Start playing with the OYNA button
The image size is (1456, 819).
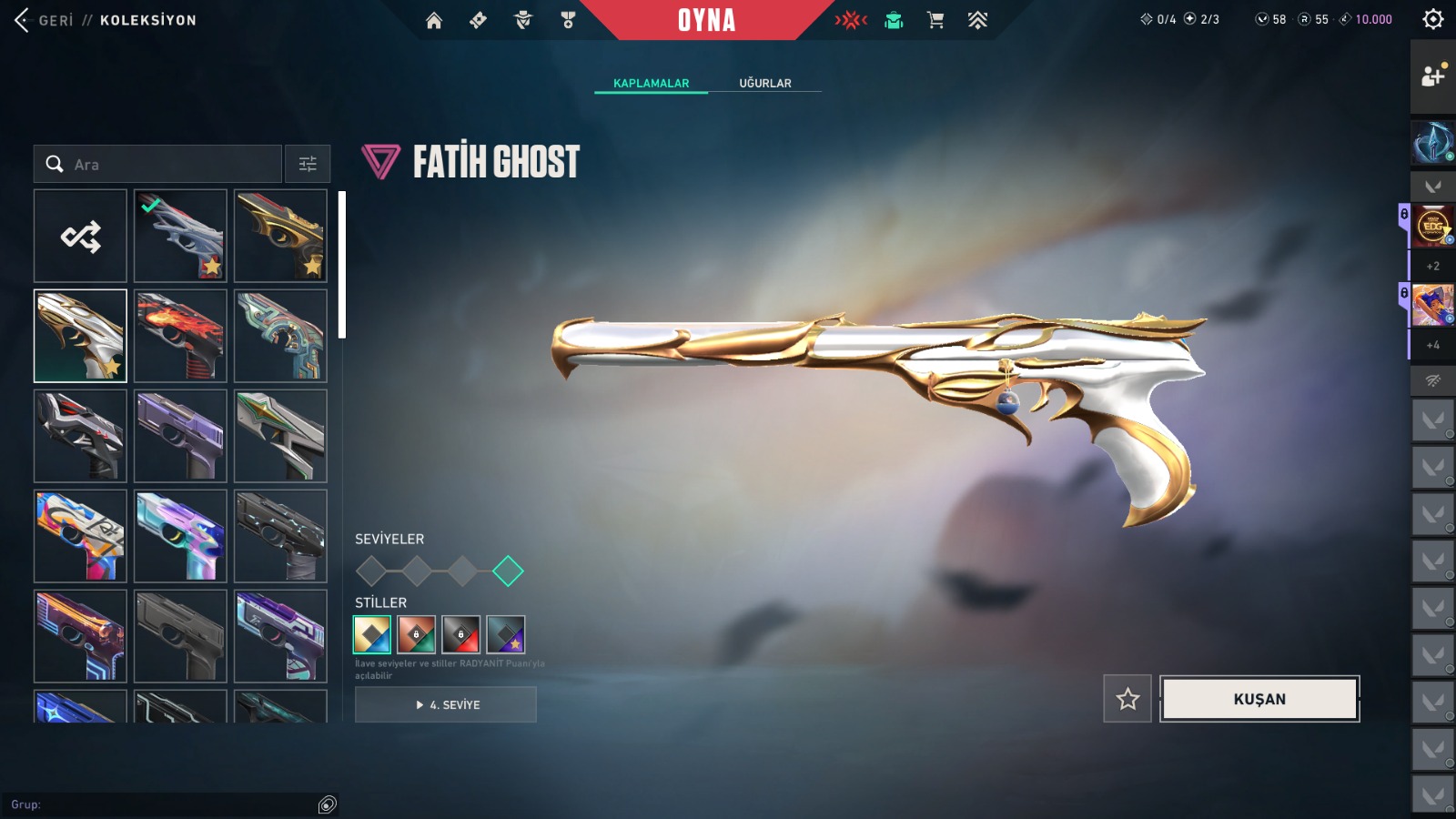706,20
